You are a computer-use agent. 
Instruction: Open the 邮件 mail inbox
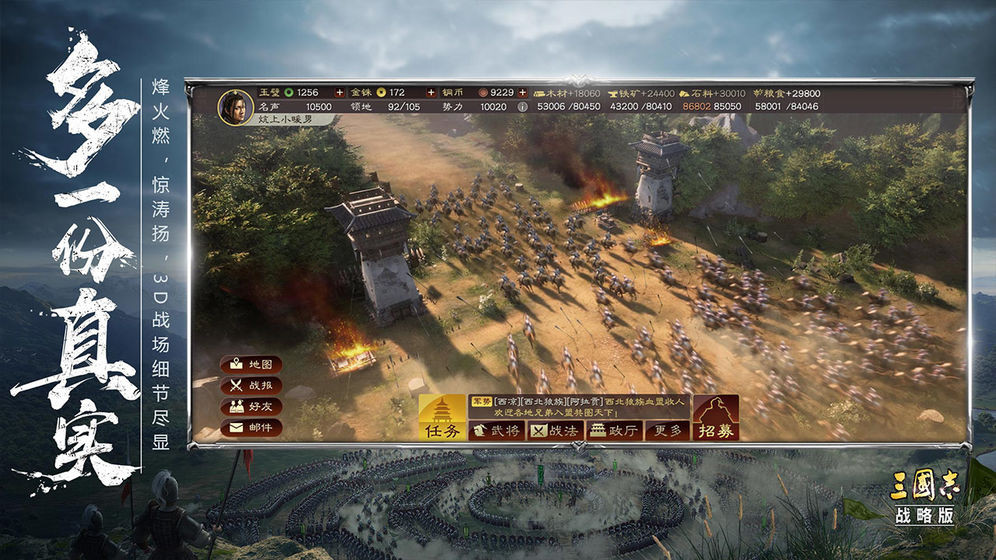[250, 427]
